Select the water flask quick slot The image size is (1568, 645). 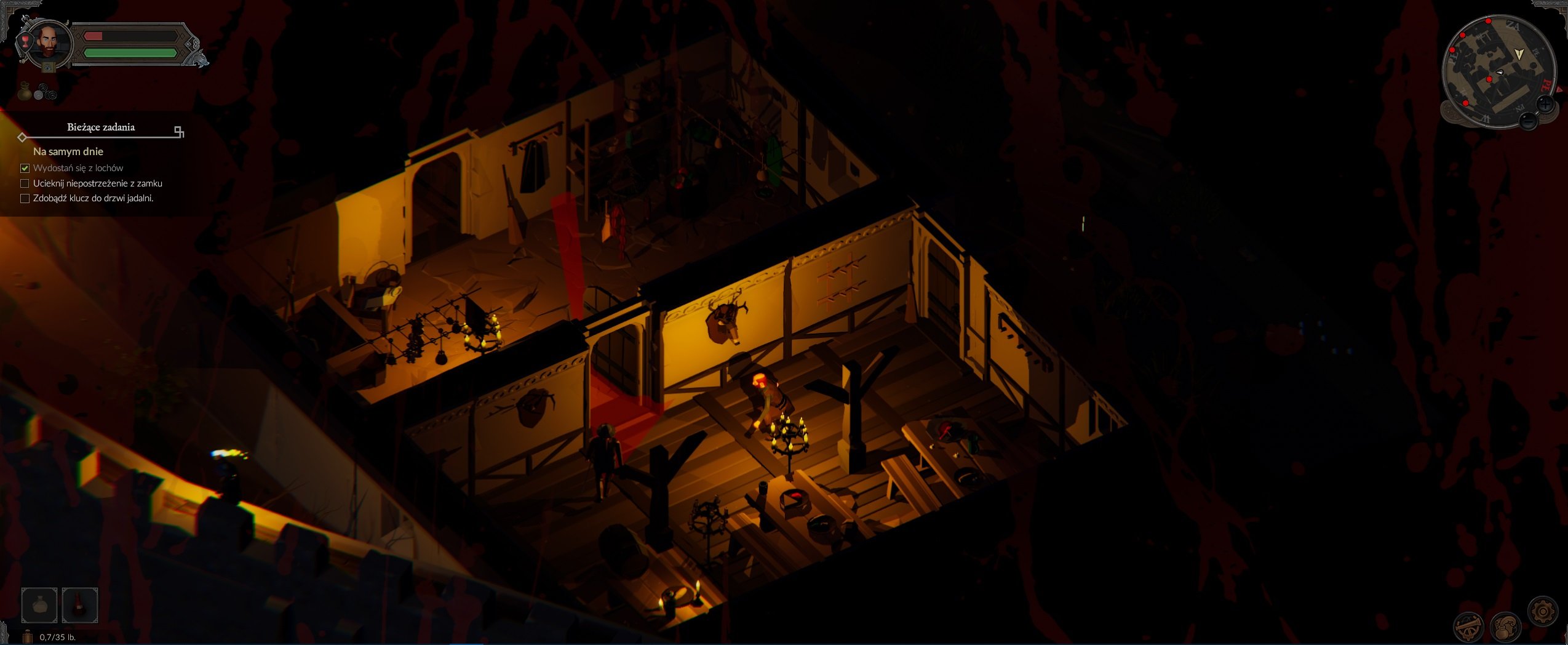pyautogui.click(x=38, y=604)
